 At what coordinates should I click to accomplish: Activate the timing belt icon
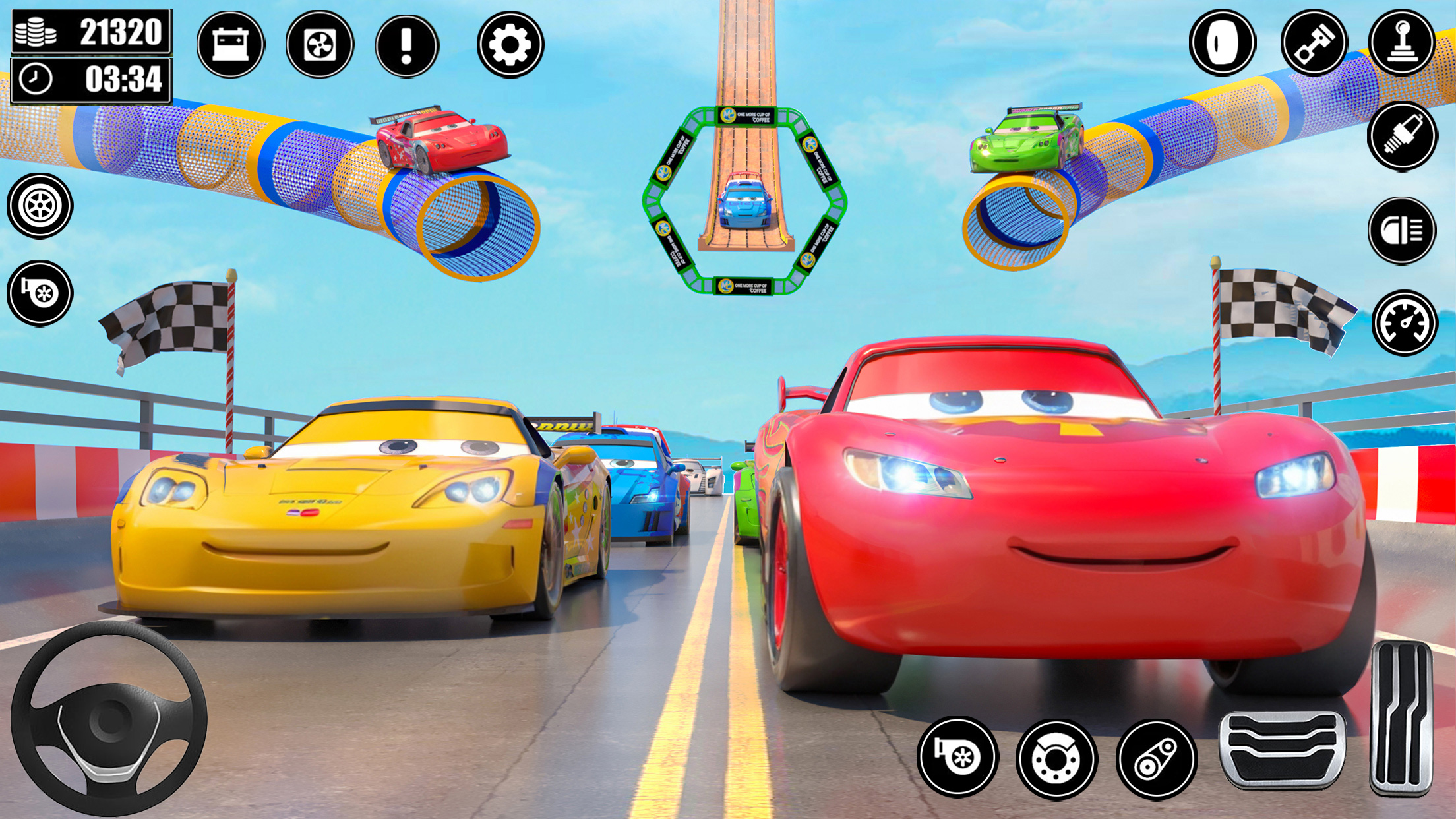(x=1156, y=759)
